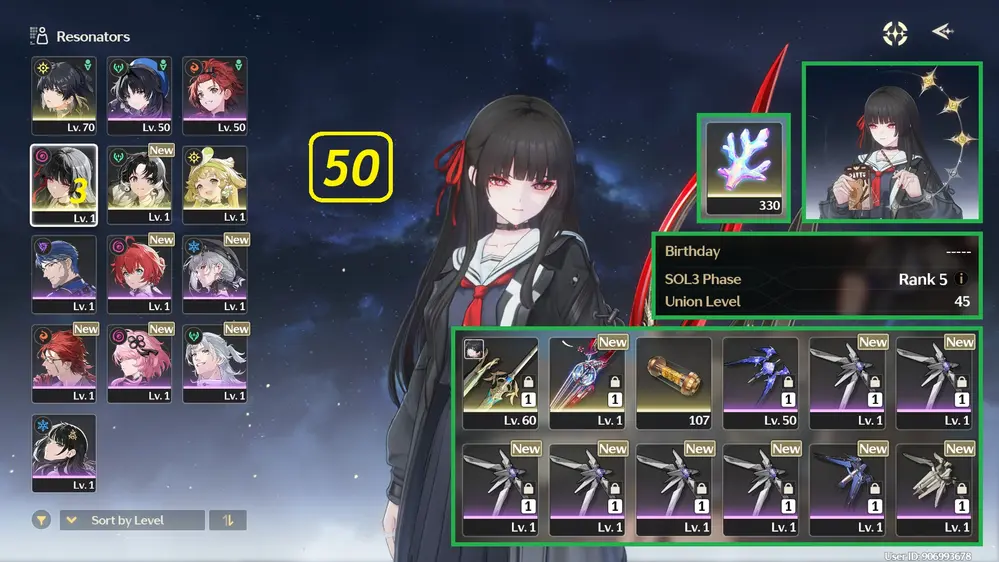Choose the red sword weapon slot
The height and width of the screenshot is (562, 999).
click(x=587, y=382)
